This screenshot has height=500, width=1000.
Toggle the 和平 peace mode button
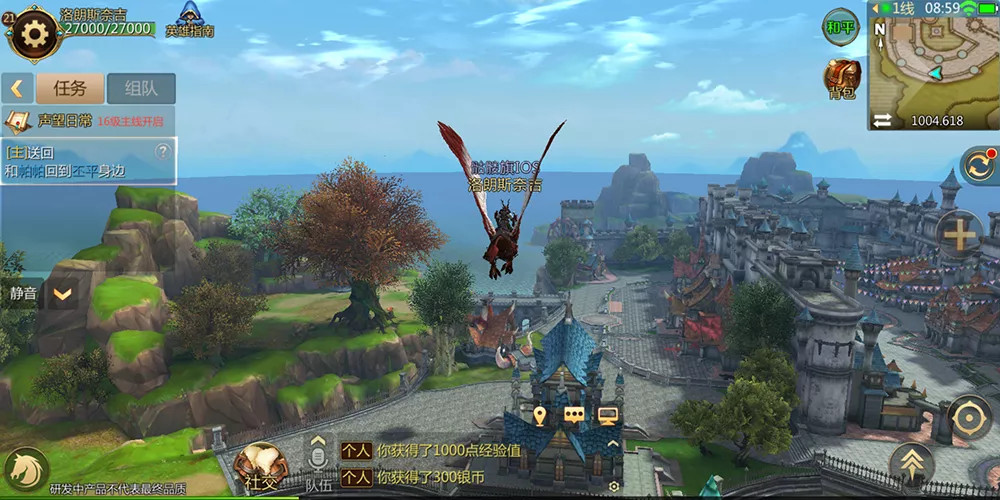pyautogui.click(x=840, y=27)
